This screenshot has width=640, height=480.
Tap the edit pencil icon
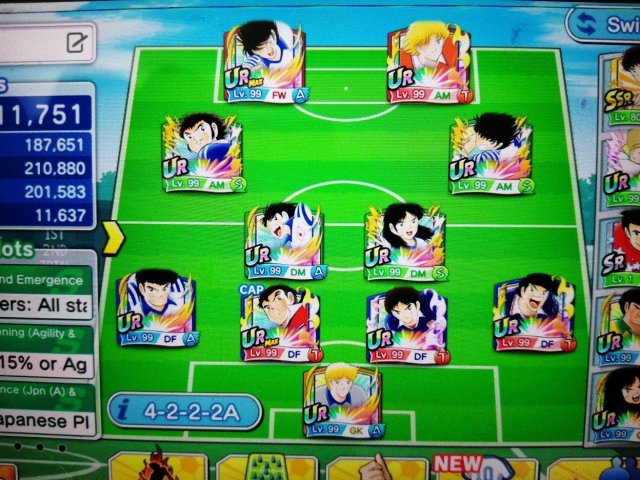(x=76, y=42)
